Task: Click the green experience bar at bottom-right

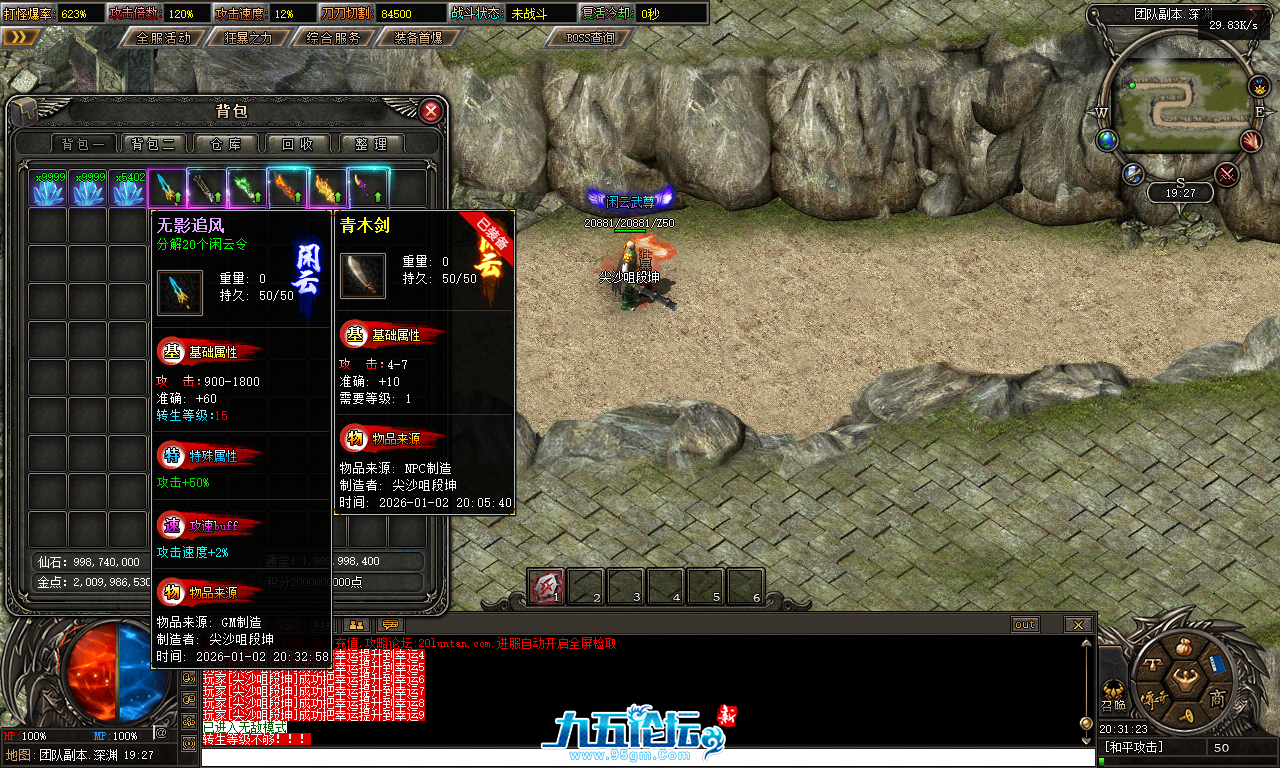Action: (x=1102, y=761)
